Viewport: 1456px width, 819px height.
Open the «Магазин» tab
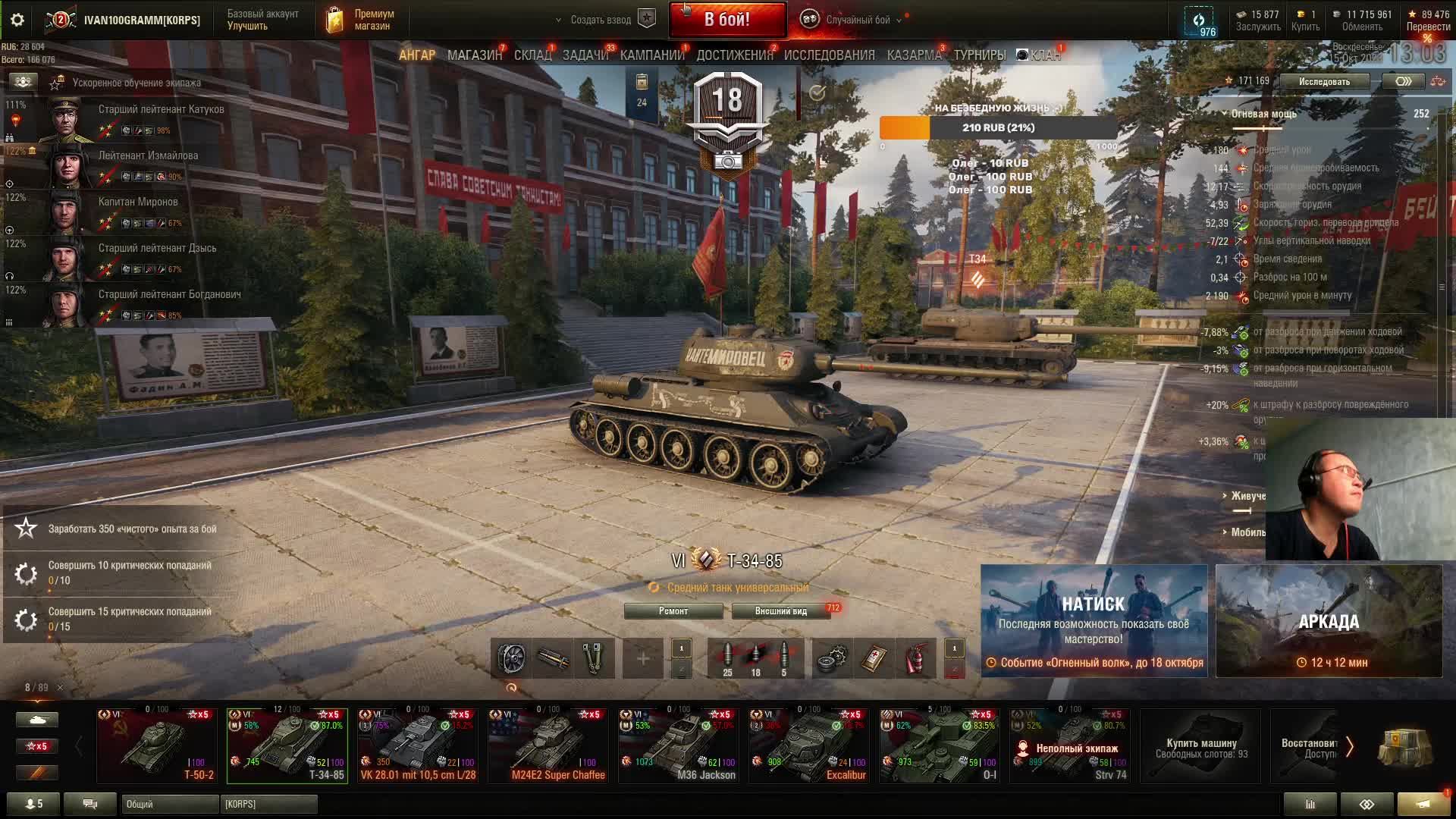click(474, 55)
